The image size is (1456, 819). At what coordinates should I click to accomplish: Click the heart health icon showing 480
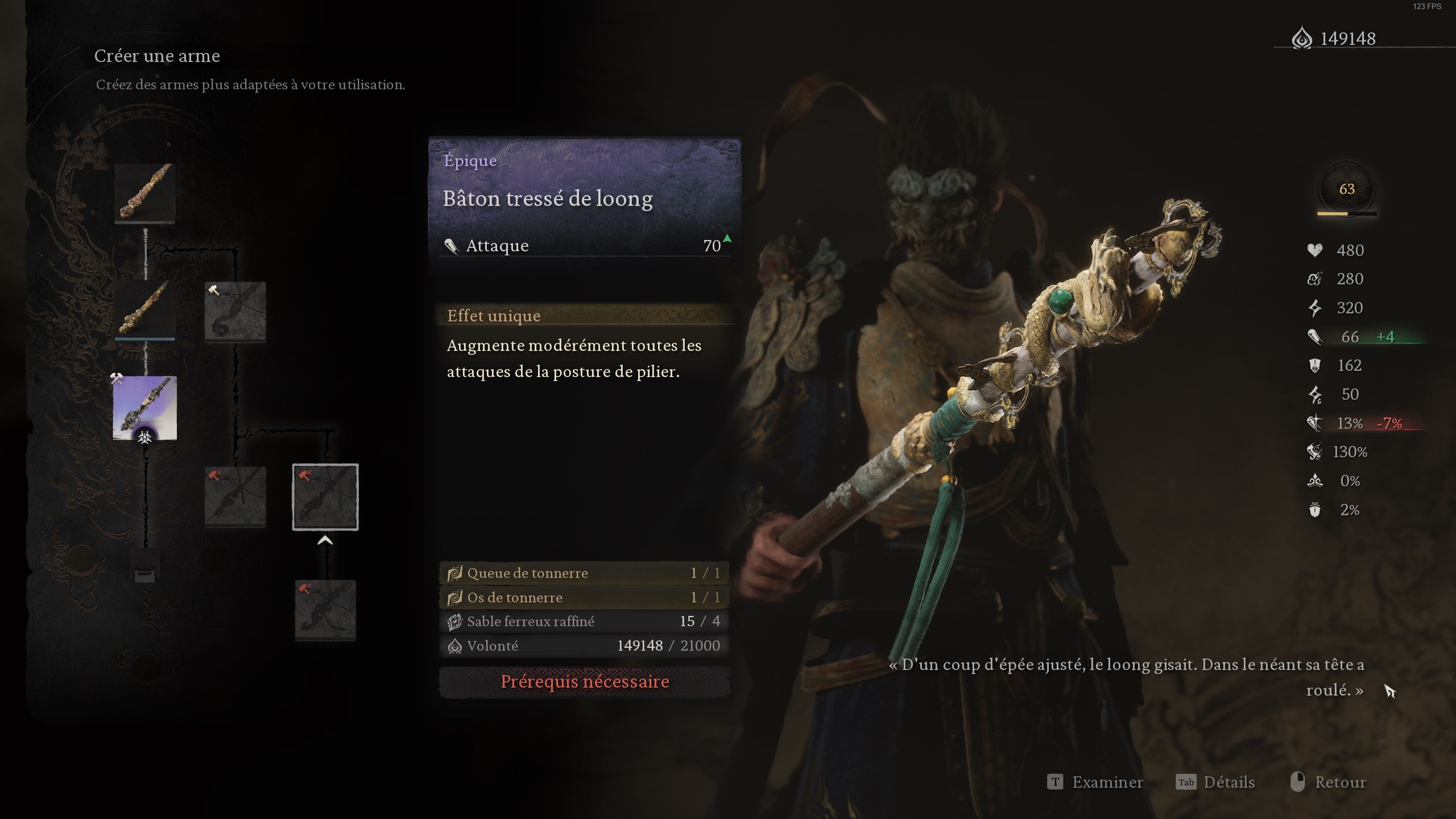[1316, 250]
